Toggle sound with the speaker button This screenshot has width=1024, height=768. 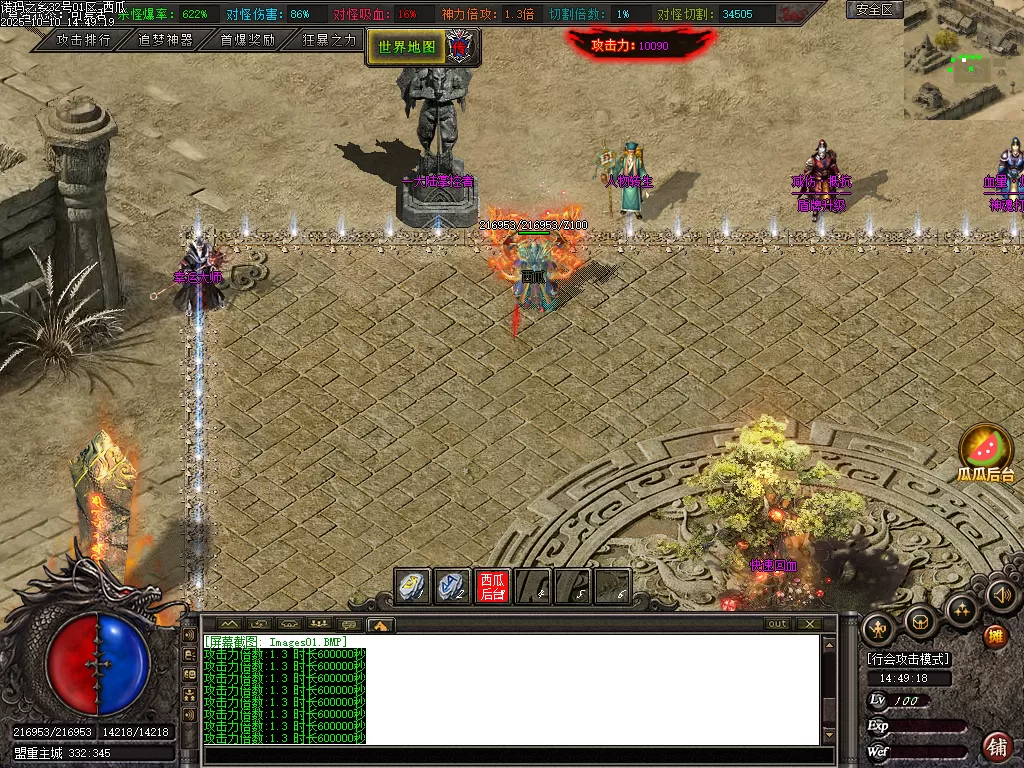pyautogui.click(x=1001, y=596)
